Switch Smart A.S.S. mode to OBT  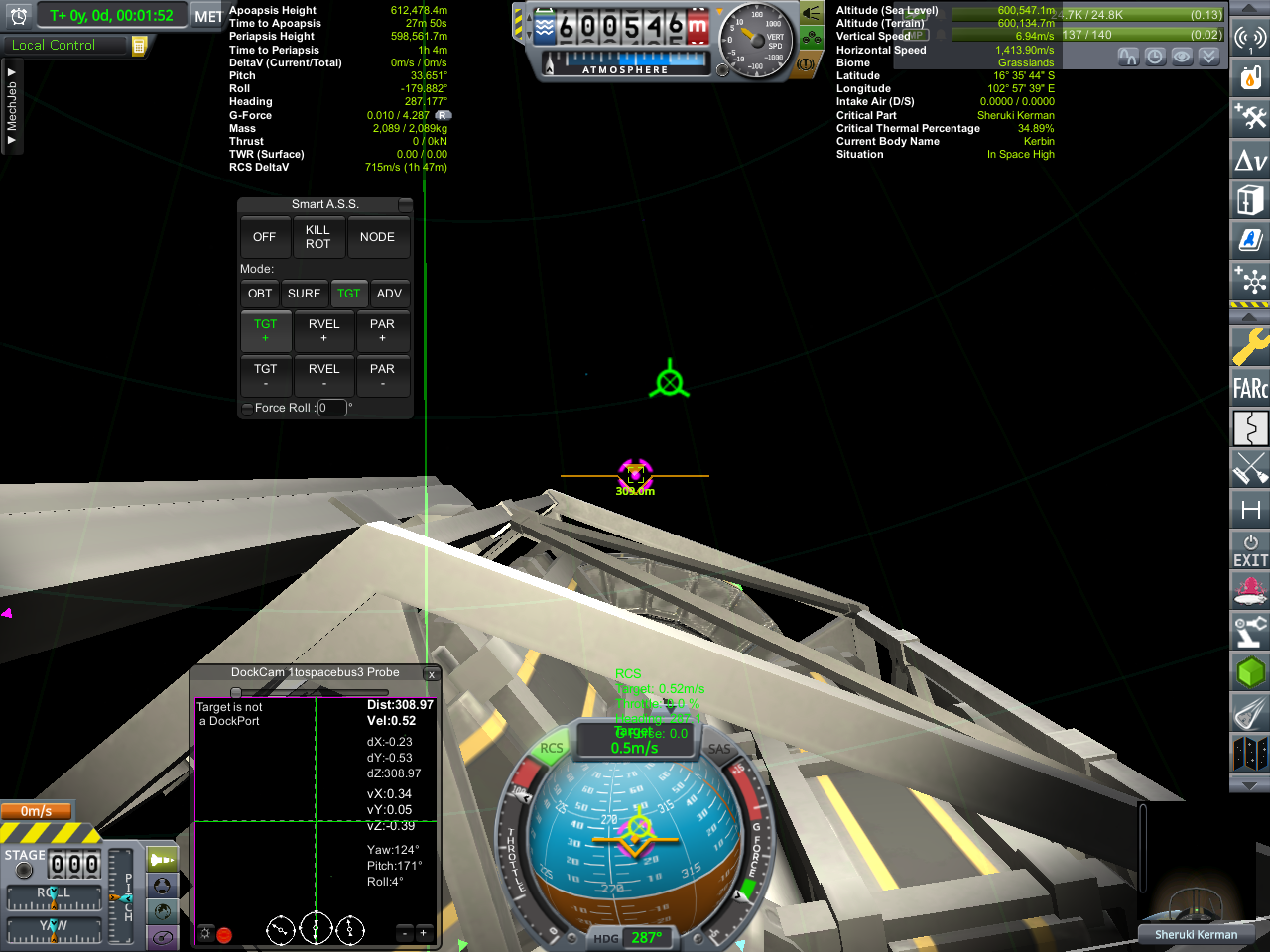coord(260,294)
